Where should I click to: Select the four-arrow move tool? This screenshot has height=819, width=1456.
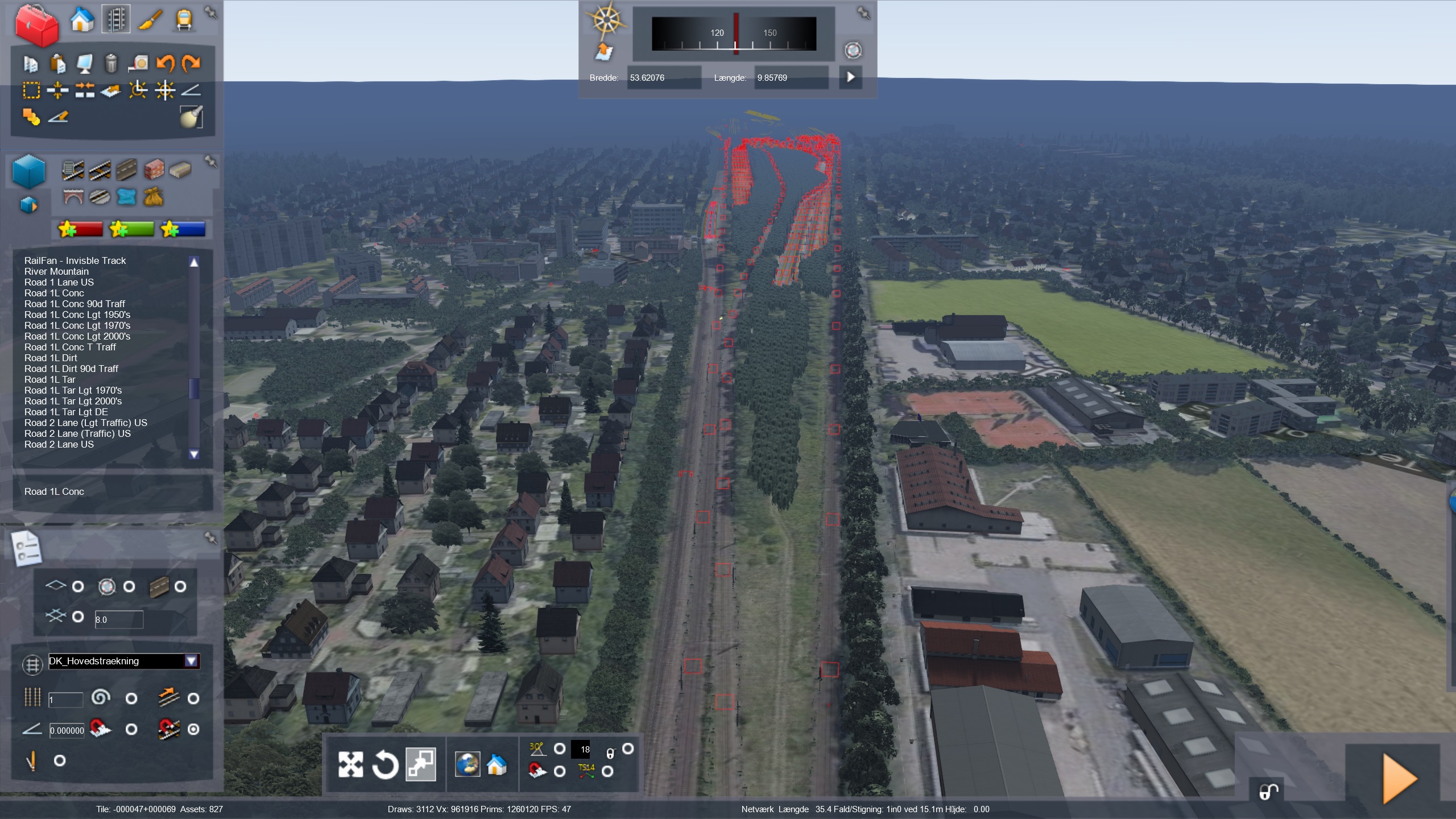pos(350,764)
